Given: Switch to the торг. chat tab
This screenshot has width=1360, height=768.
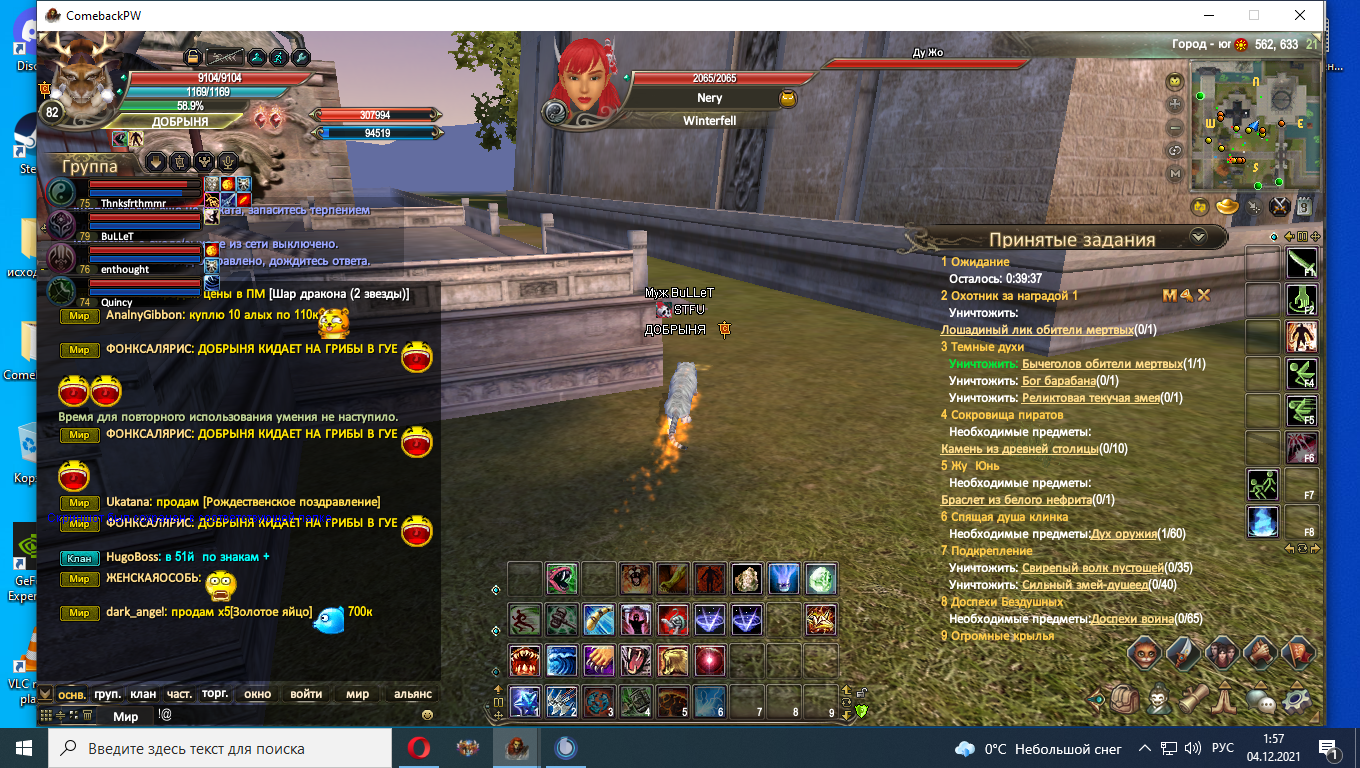Looking at the screenshot, I should (x=215, y=695).
